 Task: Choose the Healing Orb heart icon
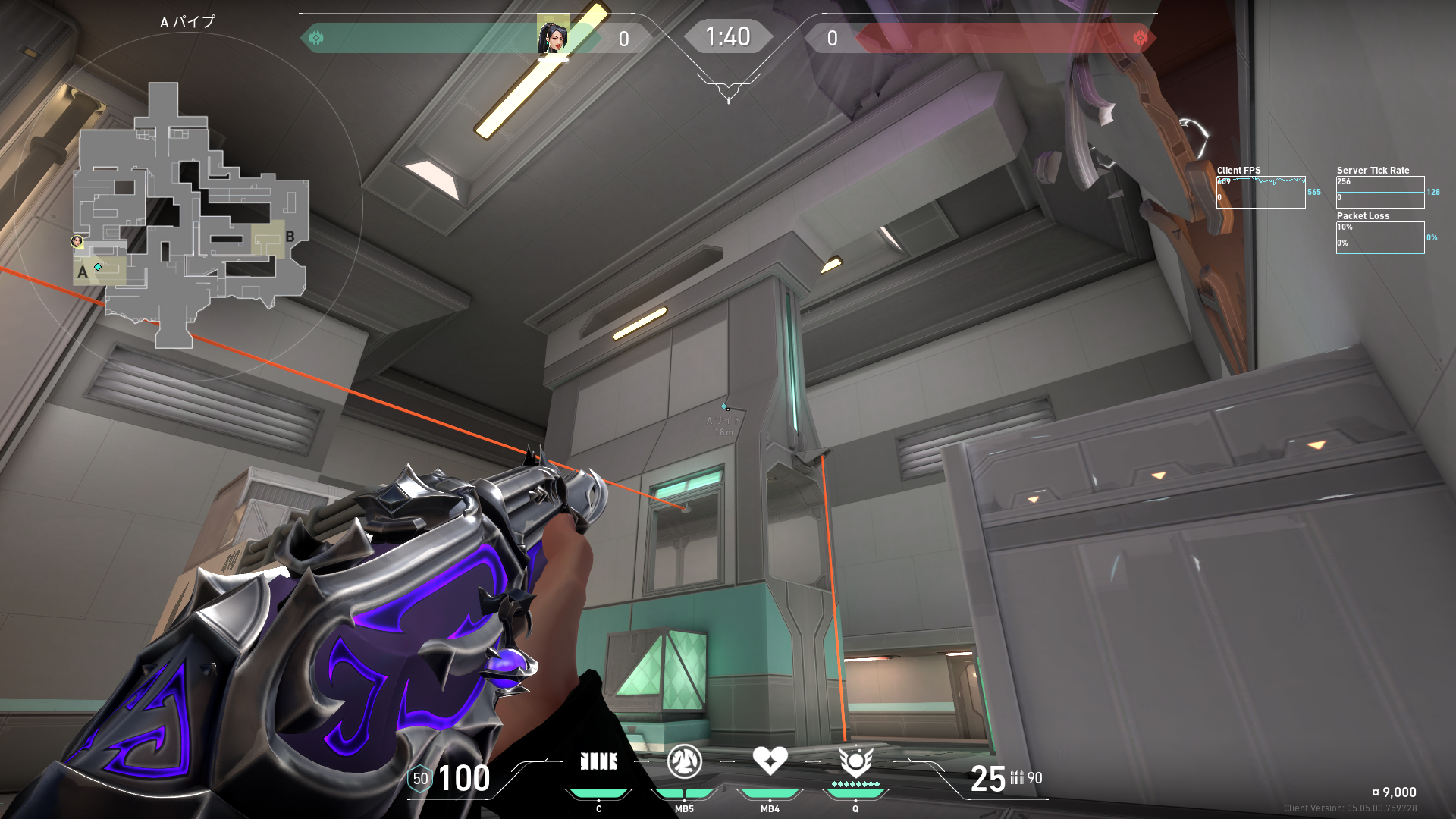pyautogui.click(x=770, y=760)
